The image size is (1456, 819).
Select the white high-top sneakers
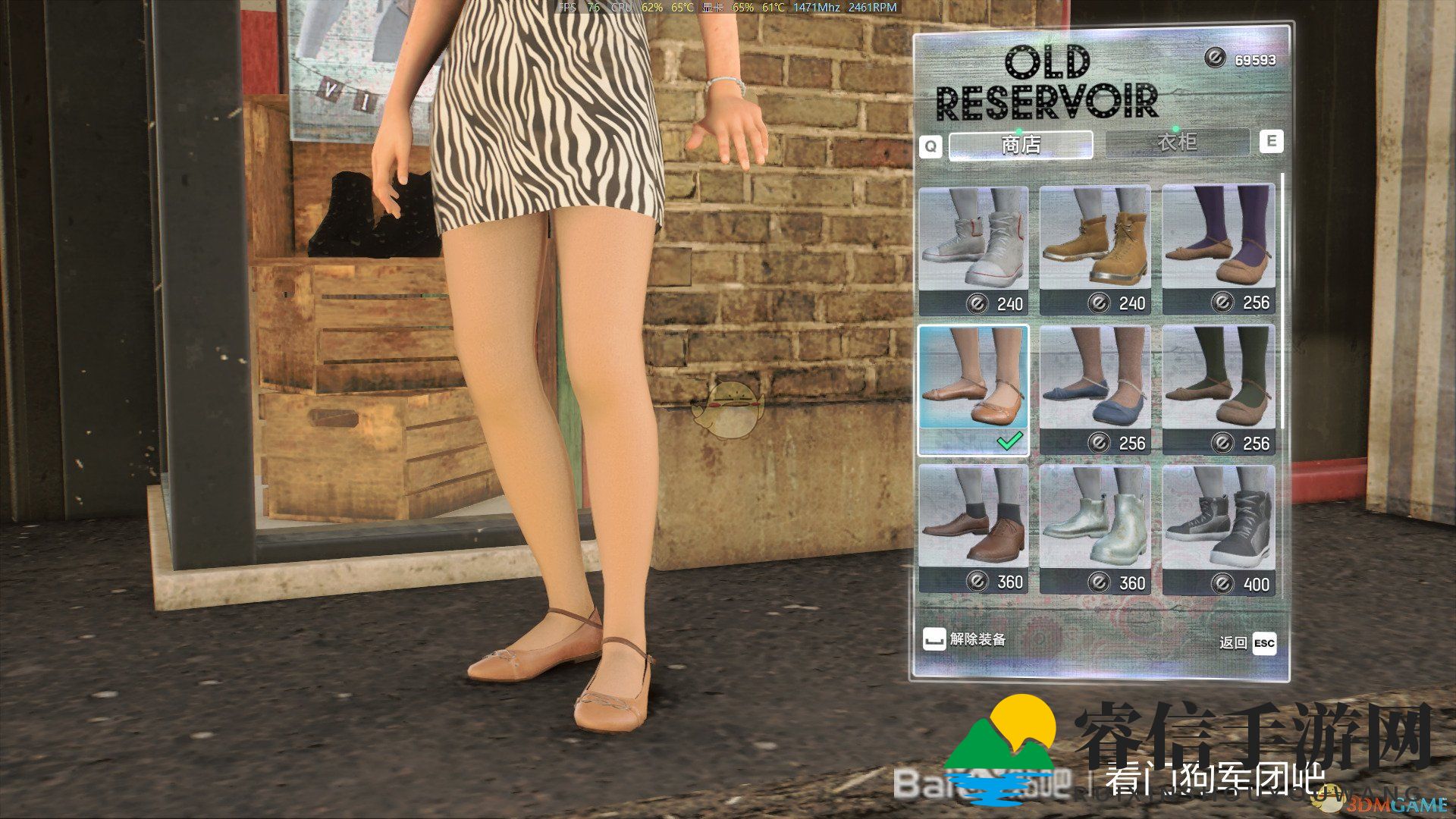pos(974,249)
